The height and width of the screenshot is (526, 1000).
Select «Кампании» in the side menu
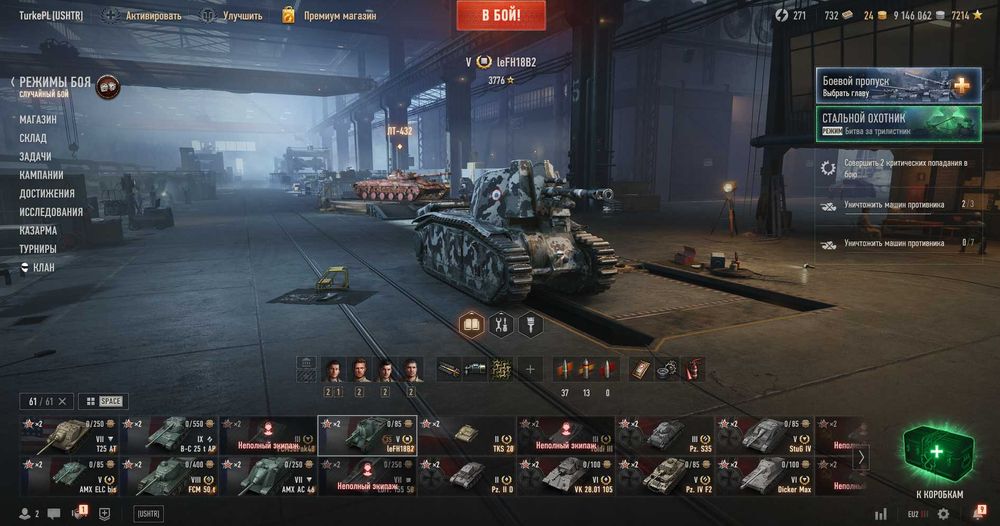point(41,174)
